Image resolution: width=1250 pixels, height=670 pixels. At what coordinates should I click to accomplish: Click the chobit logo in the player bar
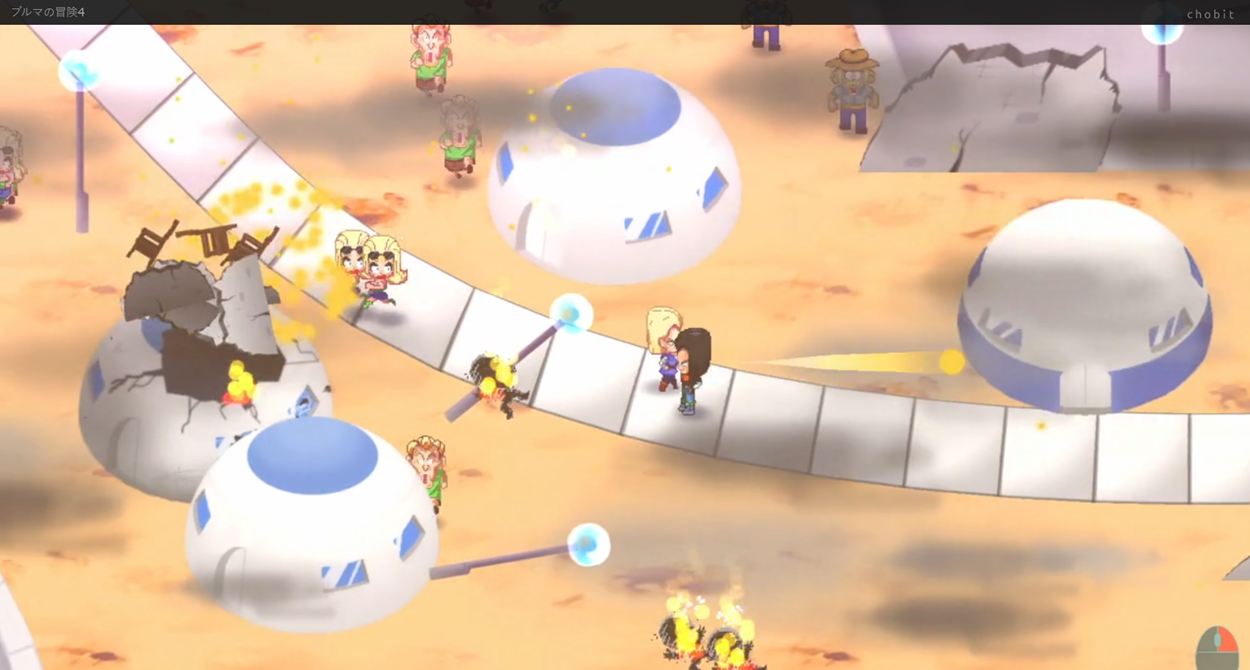coord(1210,14)
